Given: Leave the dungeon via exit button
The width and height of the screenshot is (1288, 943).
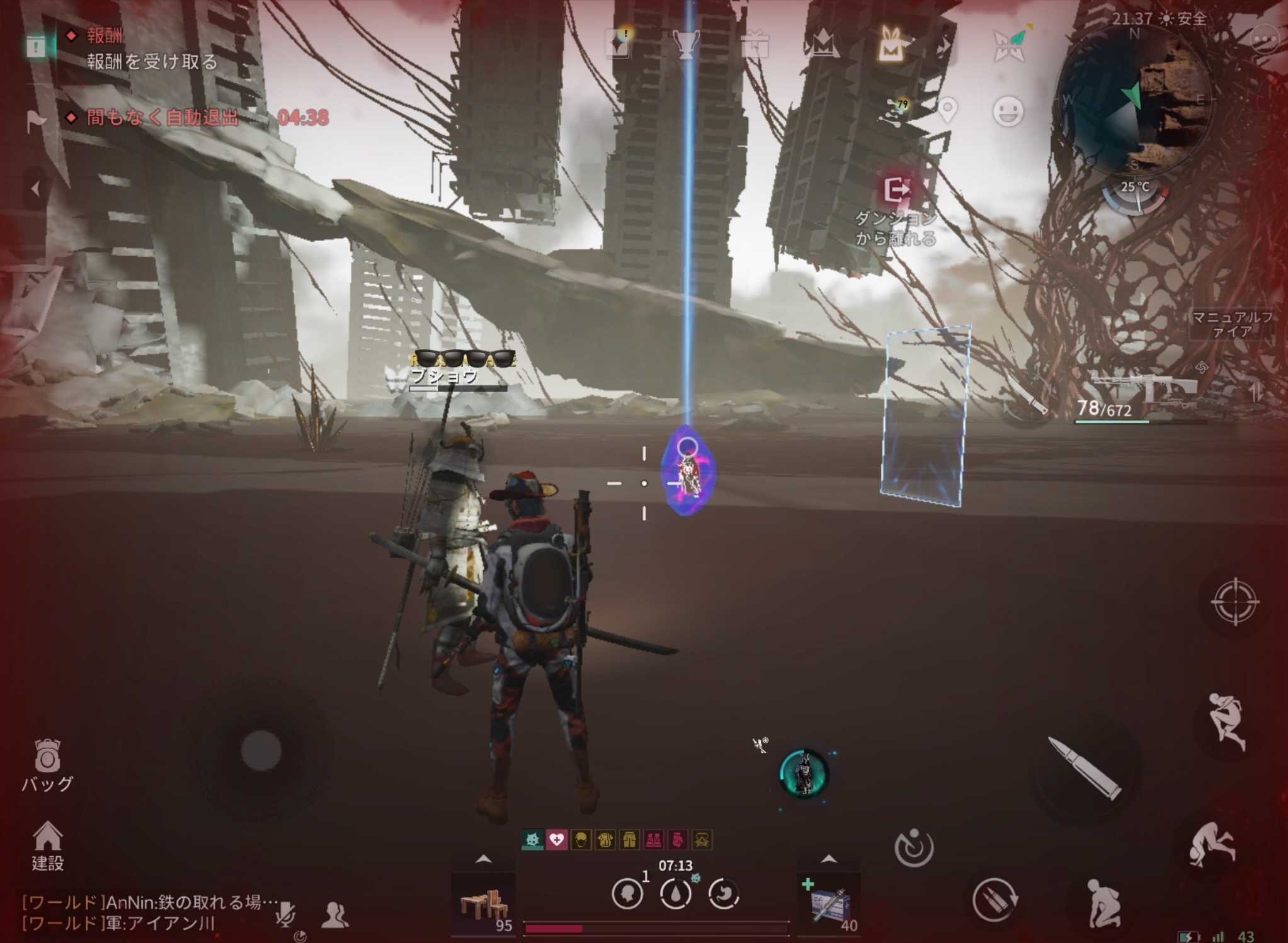Looking at the screenshot, I should point(896,189).
